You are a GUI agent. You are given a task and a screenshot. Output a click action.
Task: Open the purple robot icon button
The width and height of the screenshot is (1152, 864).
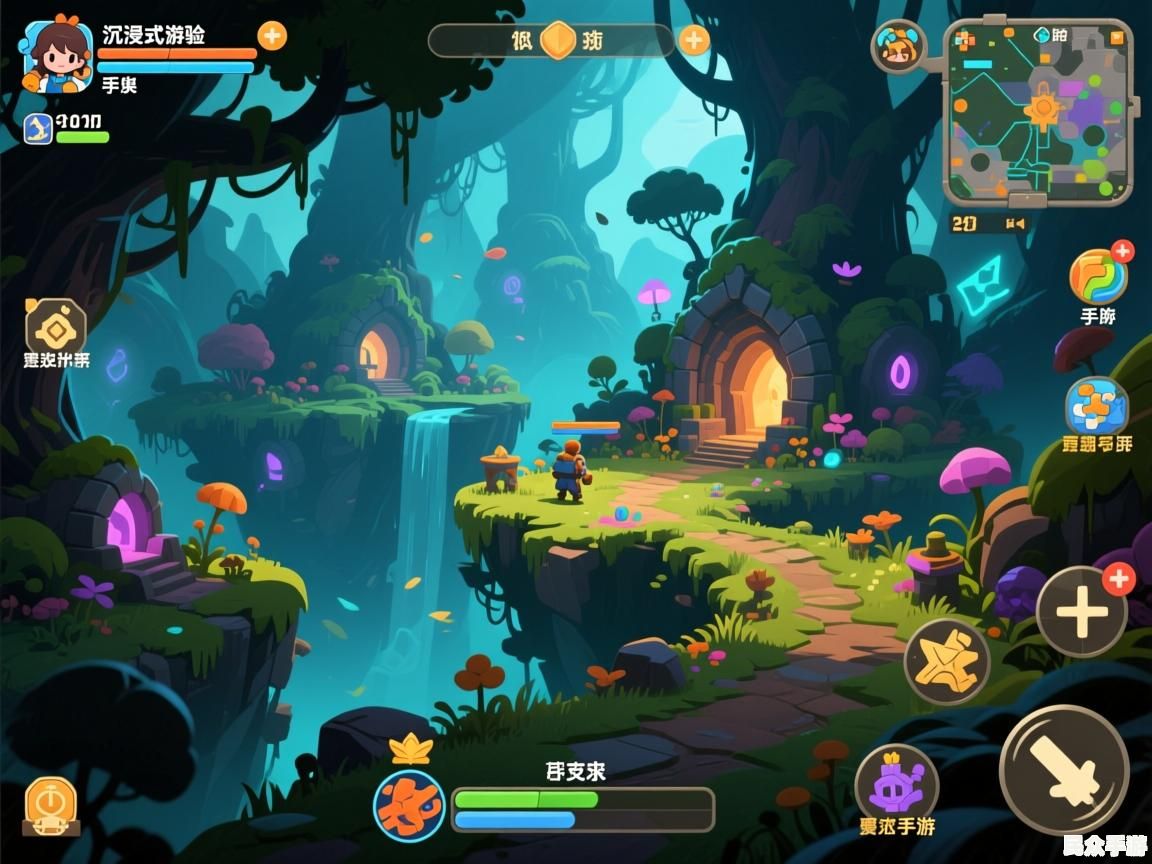[896, 784]
